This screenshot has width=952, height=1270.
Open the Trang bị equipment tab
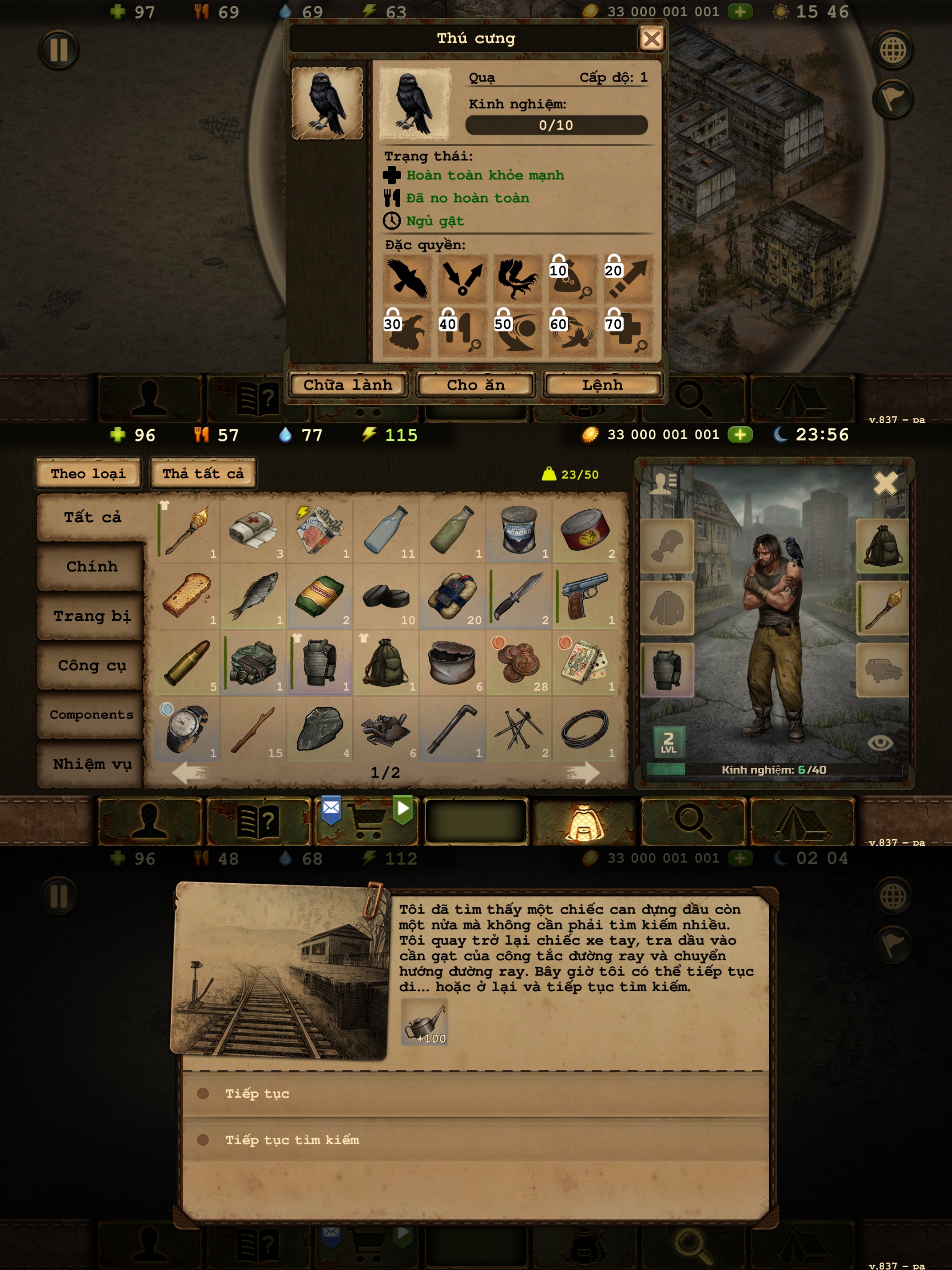pyautogui.click(x=91, y=616)
